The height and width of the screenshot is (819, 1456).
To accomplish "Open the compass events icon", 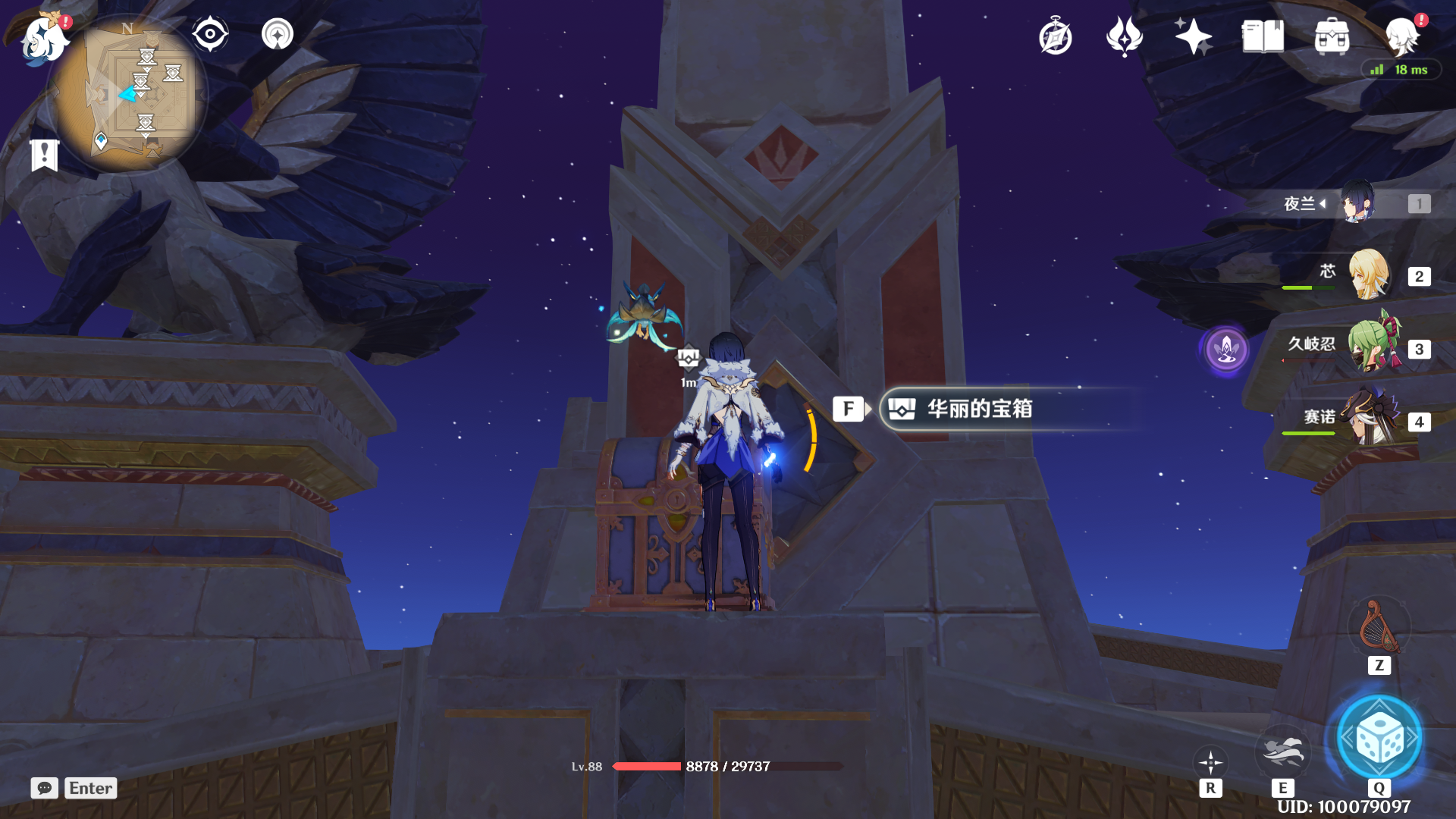I will point(1056,36).
